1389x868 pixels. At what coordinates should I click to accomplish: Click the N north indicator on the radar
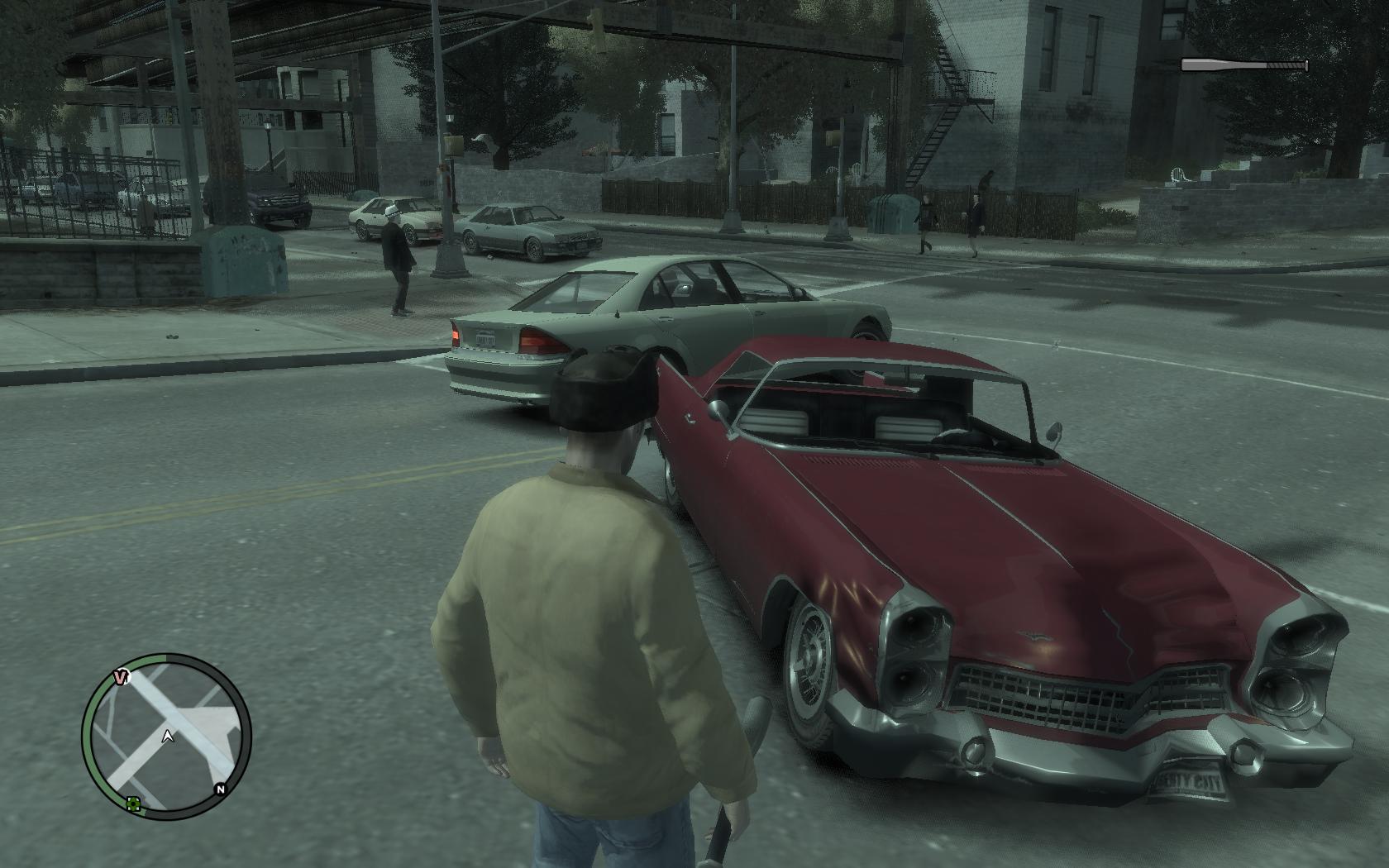pyautogui.click(x=220, y=789)
